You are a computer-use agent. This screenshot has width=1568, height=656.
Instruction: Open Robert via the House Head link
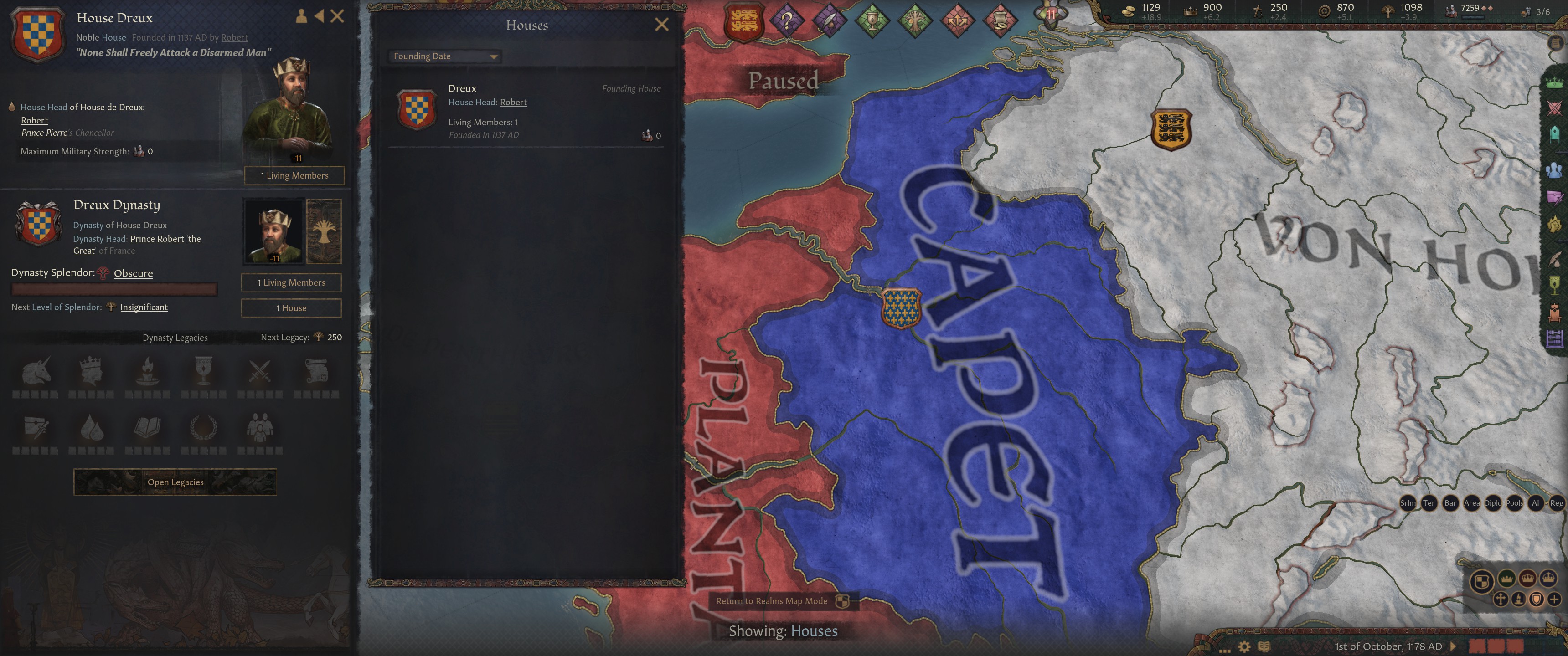pos(513,102)
